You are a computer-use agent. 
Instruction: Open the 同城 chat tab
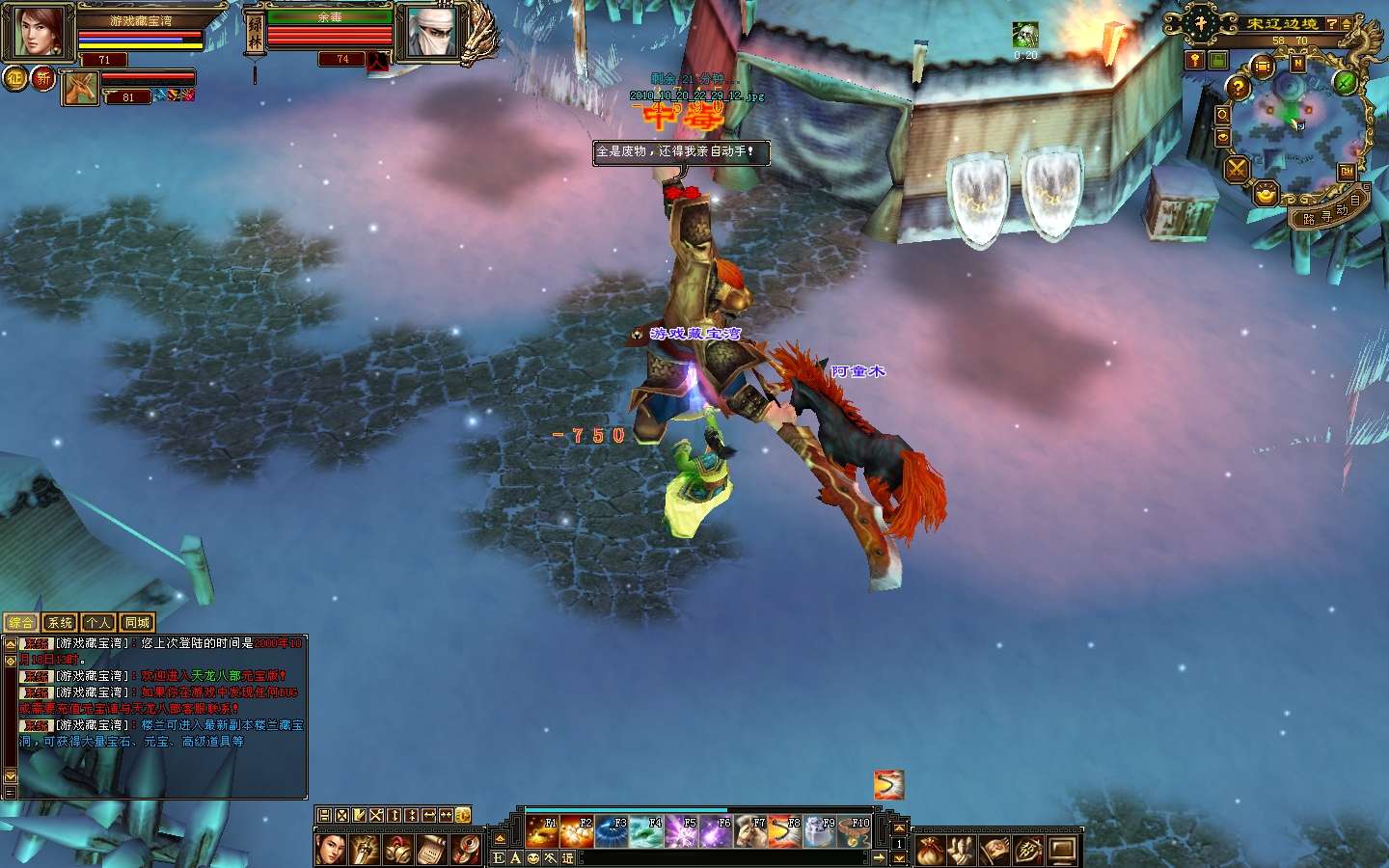[137, 623]
